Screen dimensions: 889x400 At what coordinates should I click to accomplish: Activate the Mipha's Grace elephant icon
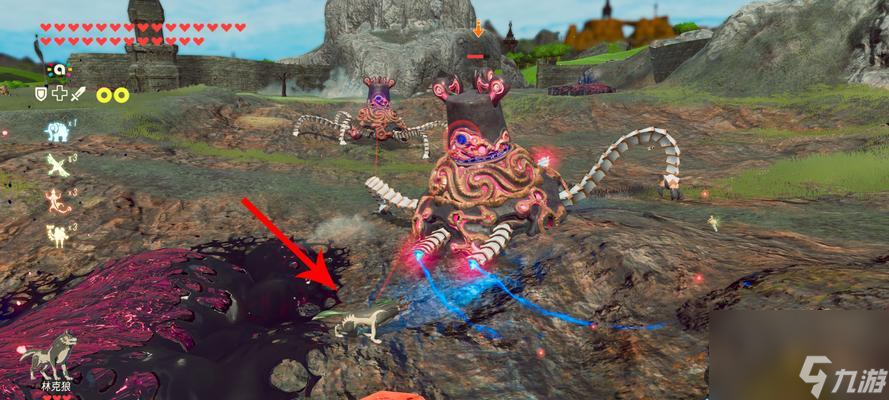[57, 130]
